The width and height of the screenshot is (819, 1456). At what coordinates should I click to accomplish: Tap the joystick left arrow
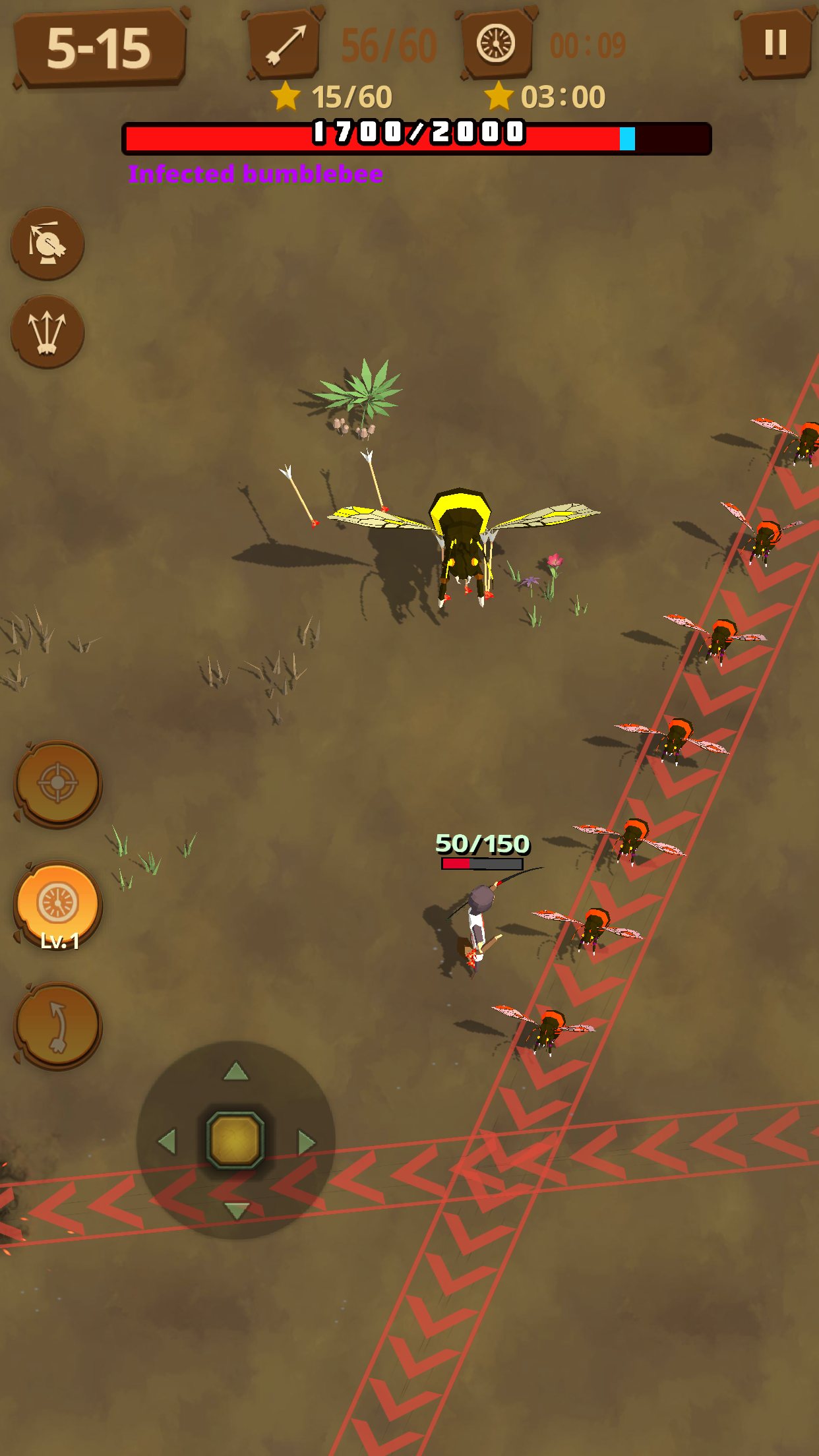[167, 1141]
